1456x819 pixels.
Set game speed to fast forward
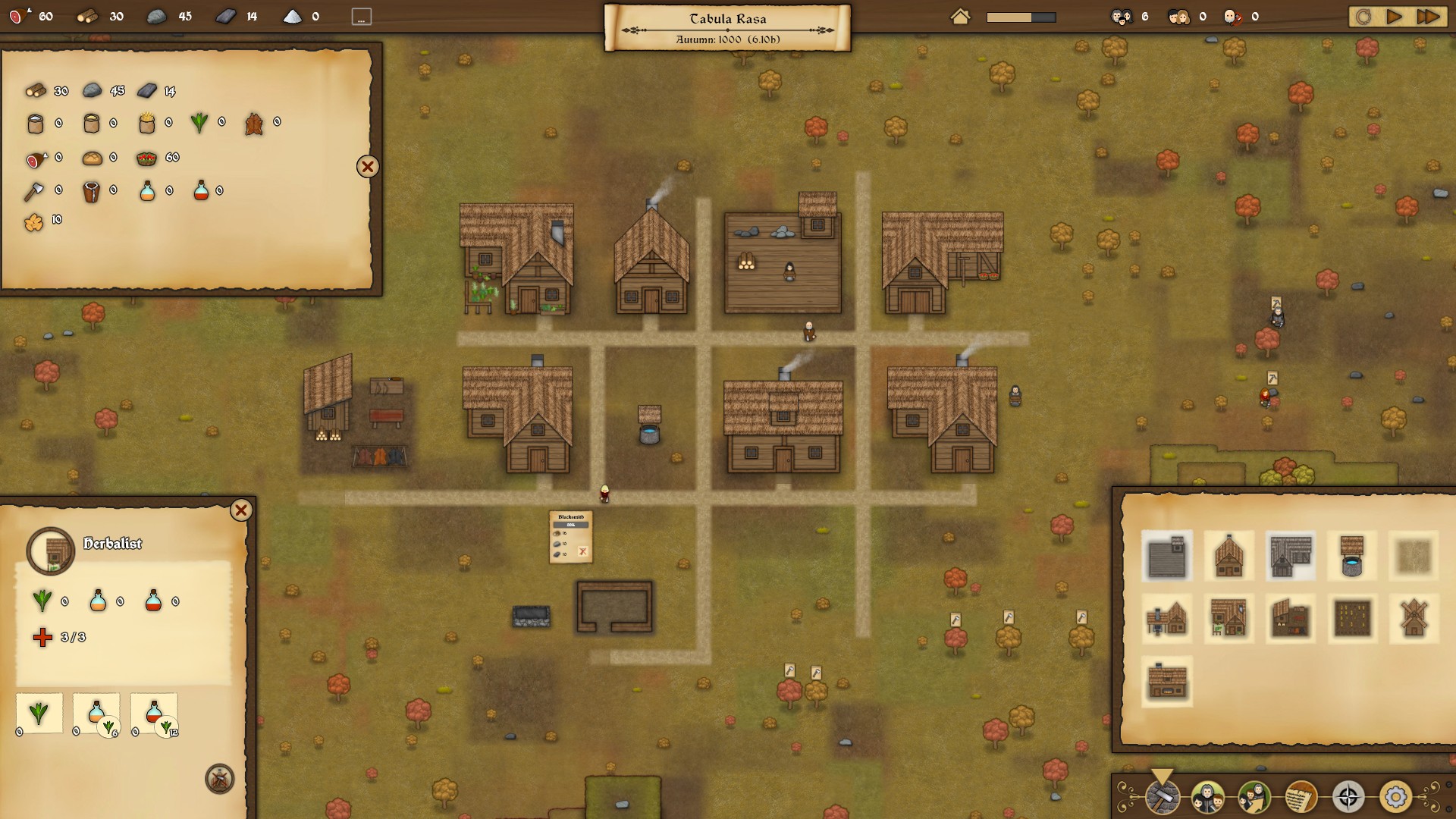1428,17
